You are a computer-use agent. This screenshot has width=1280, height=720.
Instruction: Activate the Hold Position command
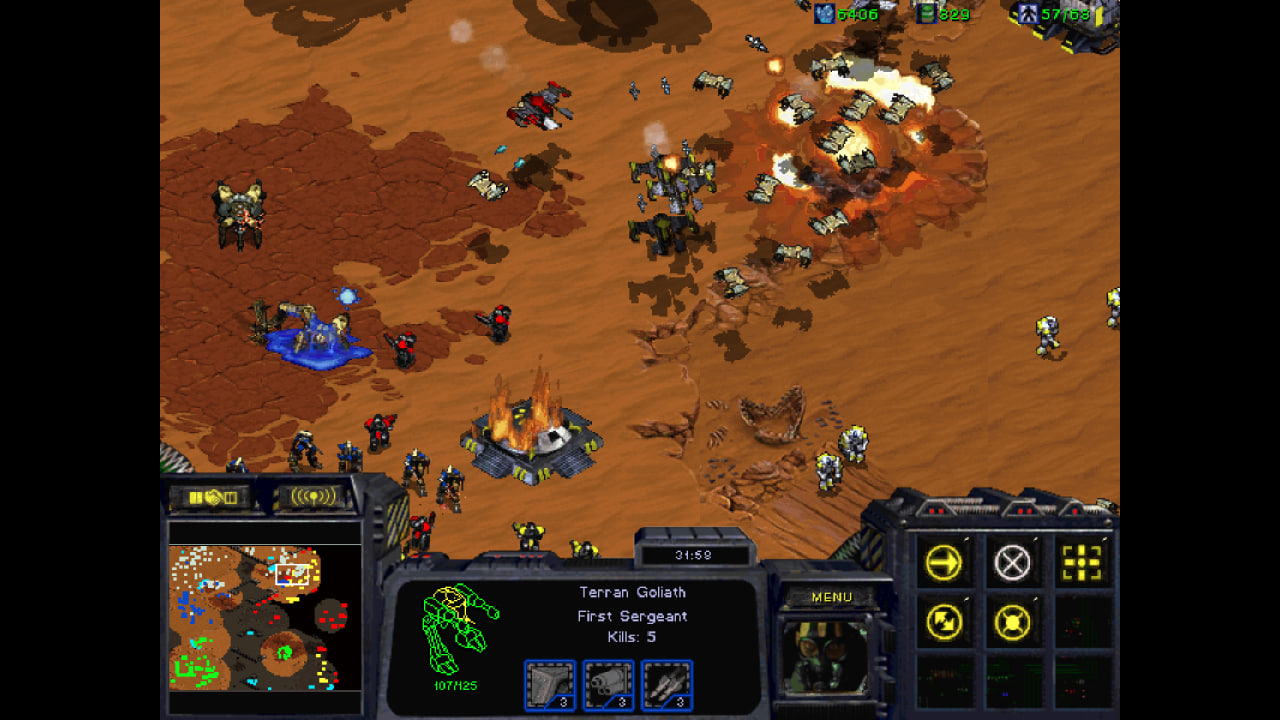[x=1012, y=623]
